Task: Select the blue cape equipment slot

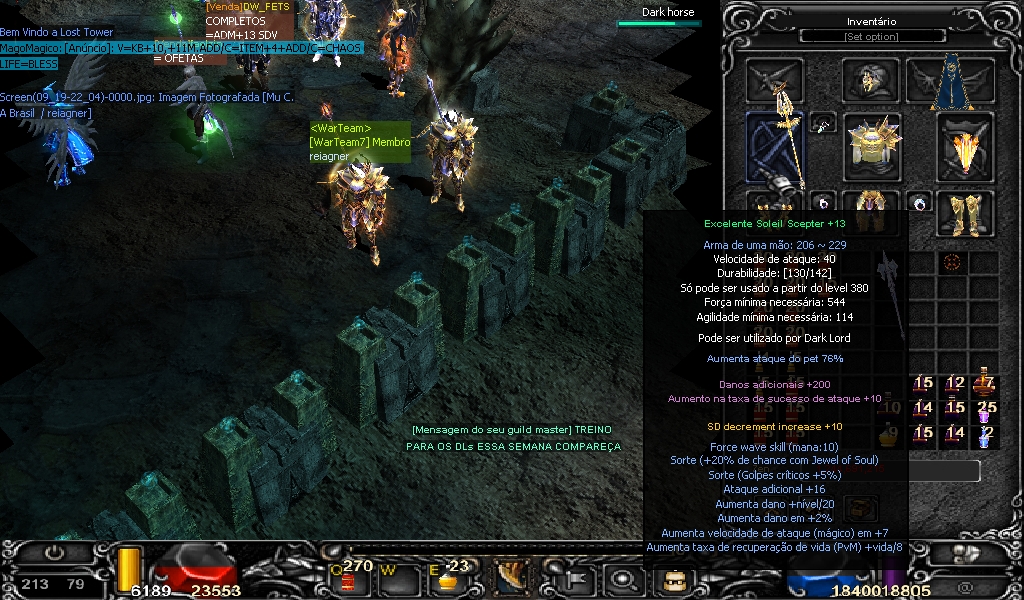Action: tap(950, 84)
